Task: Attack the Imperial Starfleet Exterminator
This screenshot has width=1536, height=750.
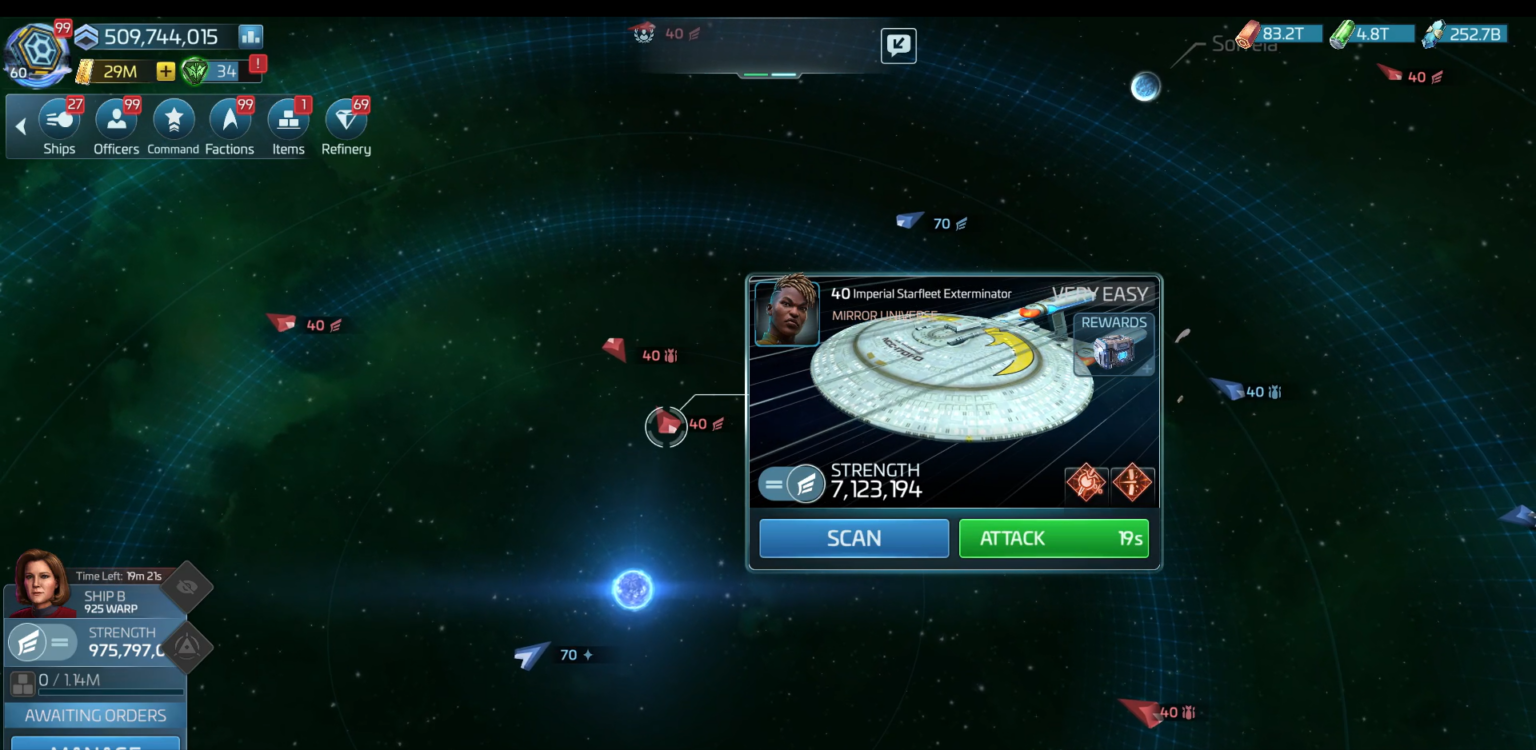Action: (x=1053, y=538)
